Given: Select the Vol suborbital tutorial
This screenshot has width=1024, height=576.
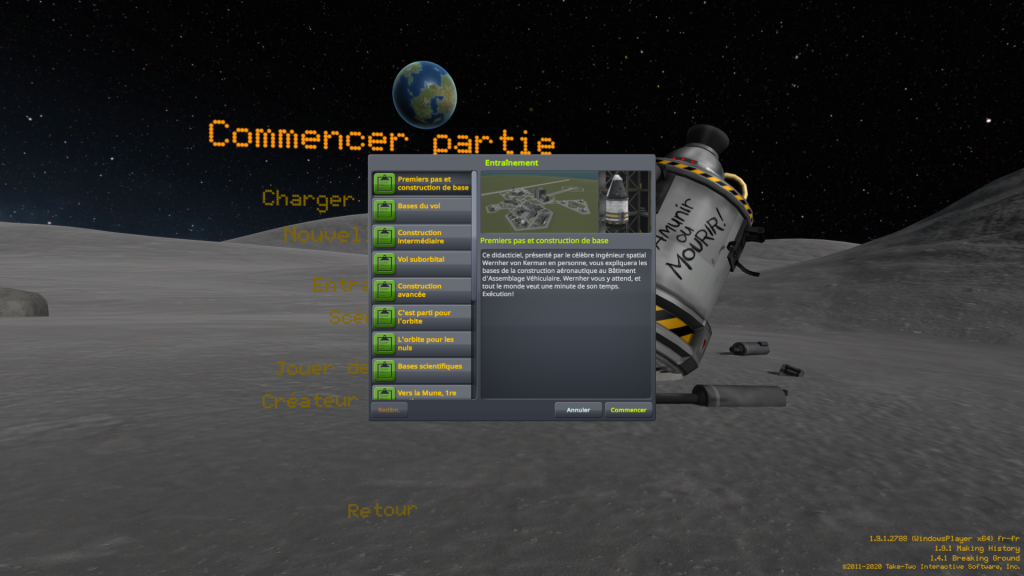Looking at the screenshot, I should [x=423, y=263].
